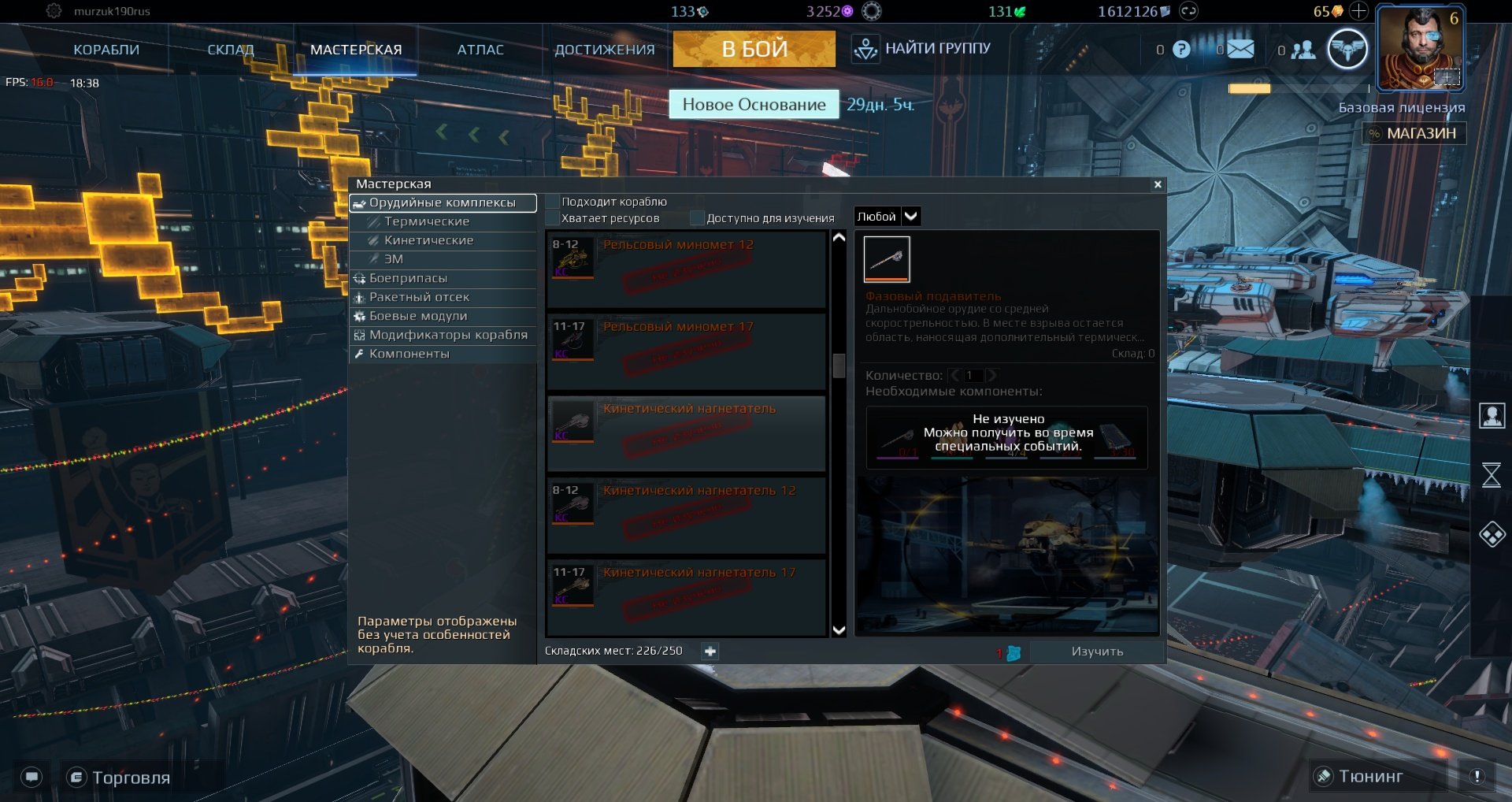Screen dimensions: 1512x802
Task: Add storage slots with plus button
Action: click(x=710, y=652)
